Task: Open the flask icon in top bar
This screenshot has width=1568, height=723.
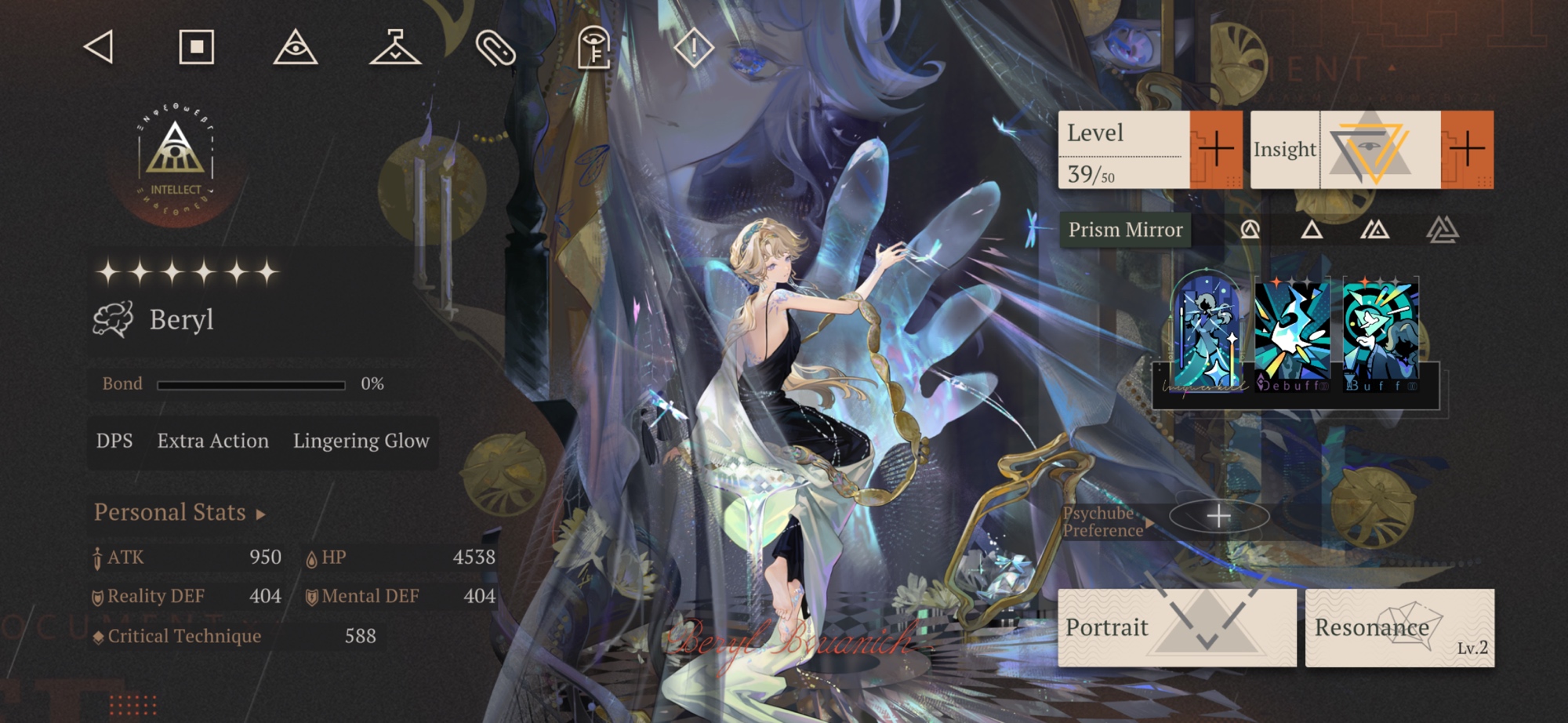Action: [x=395, y=47]
